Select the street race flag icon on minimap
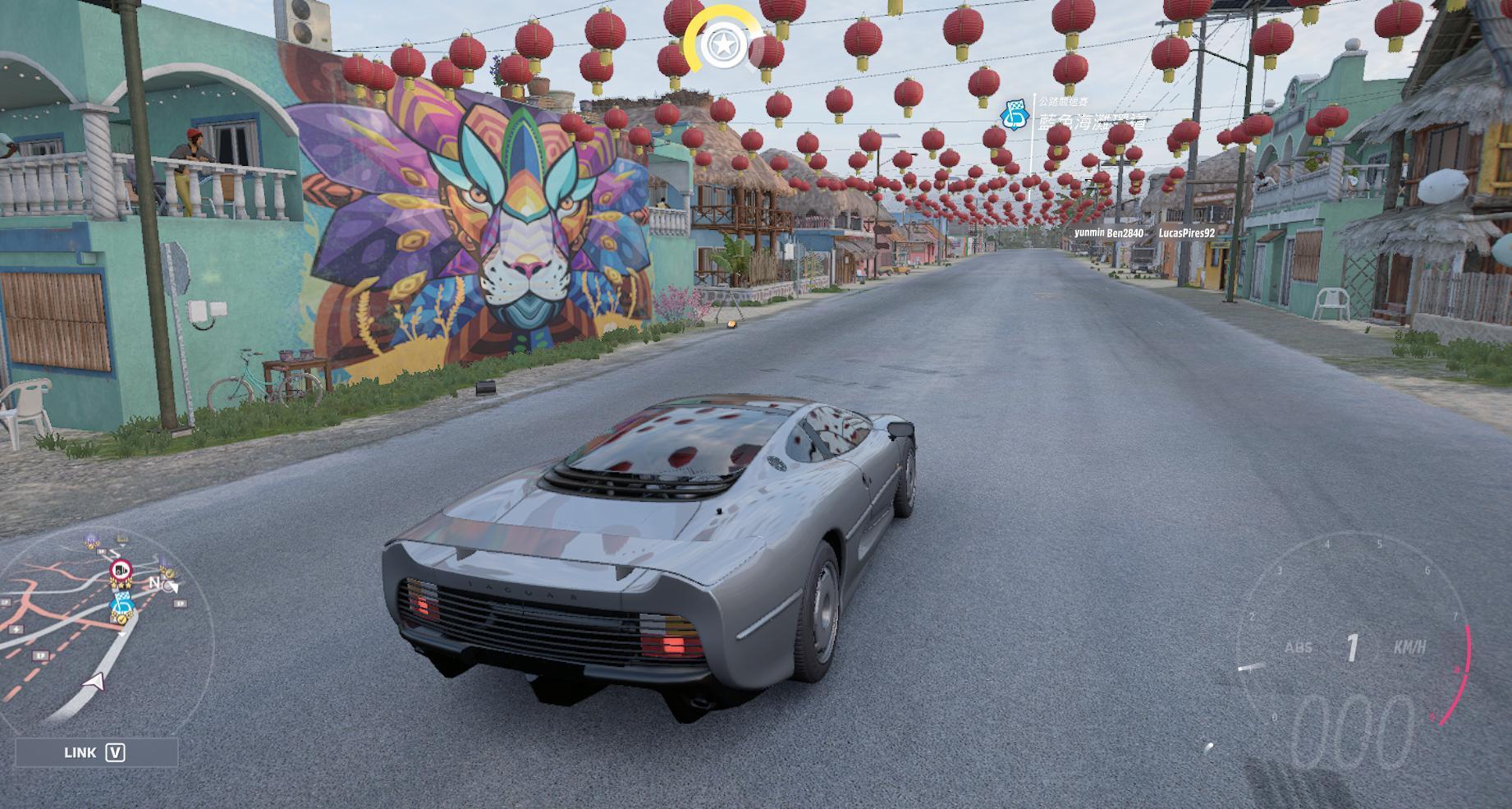This screenshot has width=1512, height=809. pos(121,602)
